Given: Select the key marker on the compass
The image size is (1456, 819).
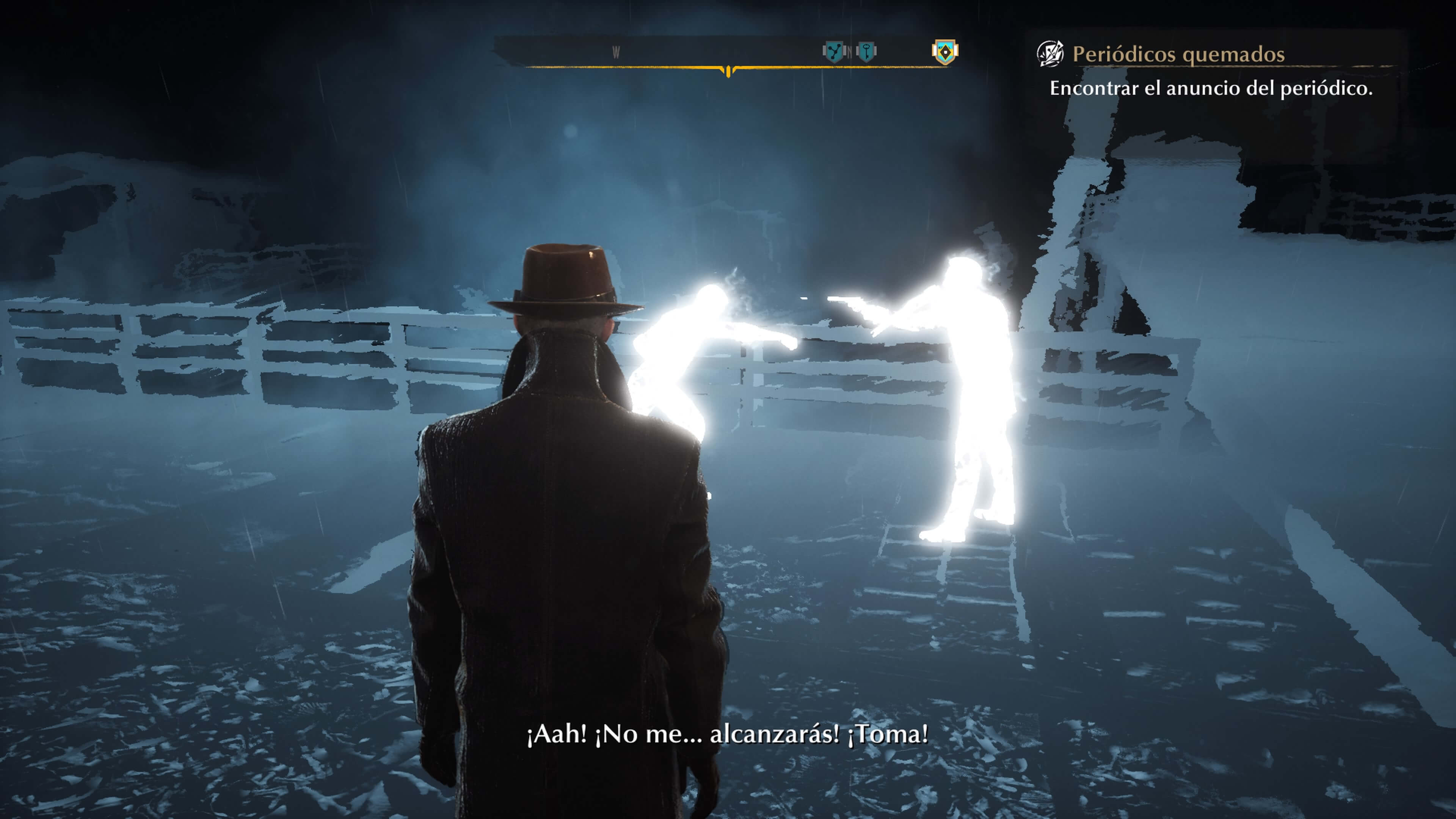Looking at the screenshot, I should pyautogui.click(x=866, y=52).
